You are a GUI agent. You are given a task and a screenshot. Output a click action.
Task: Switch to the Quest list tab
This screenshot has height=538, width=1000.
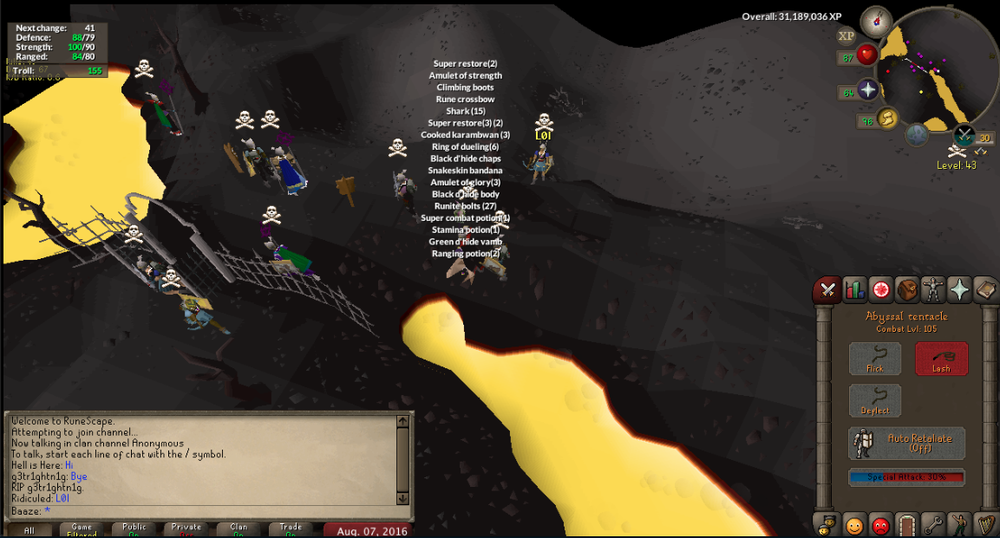(x=881, y=290)
